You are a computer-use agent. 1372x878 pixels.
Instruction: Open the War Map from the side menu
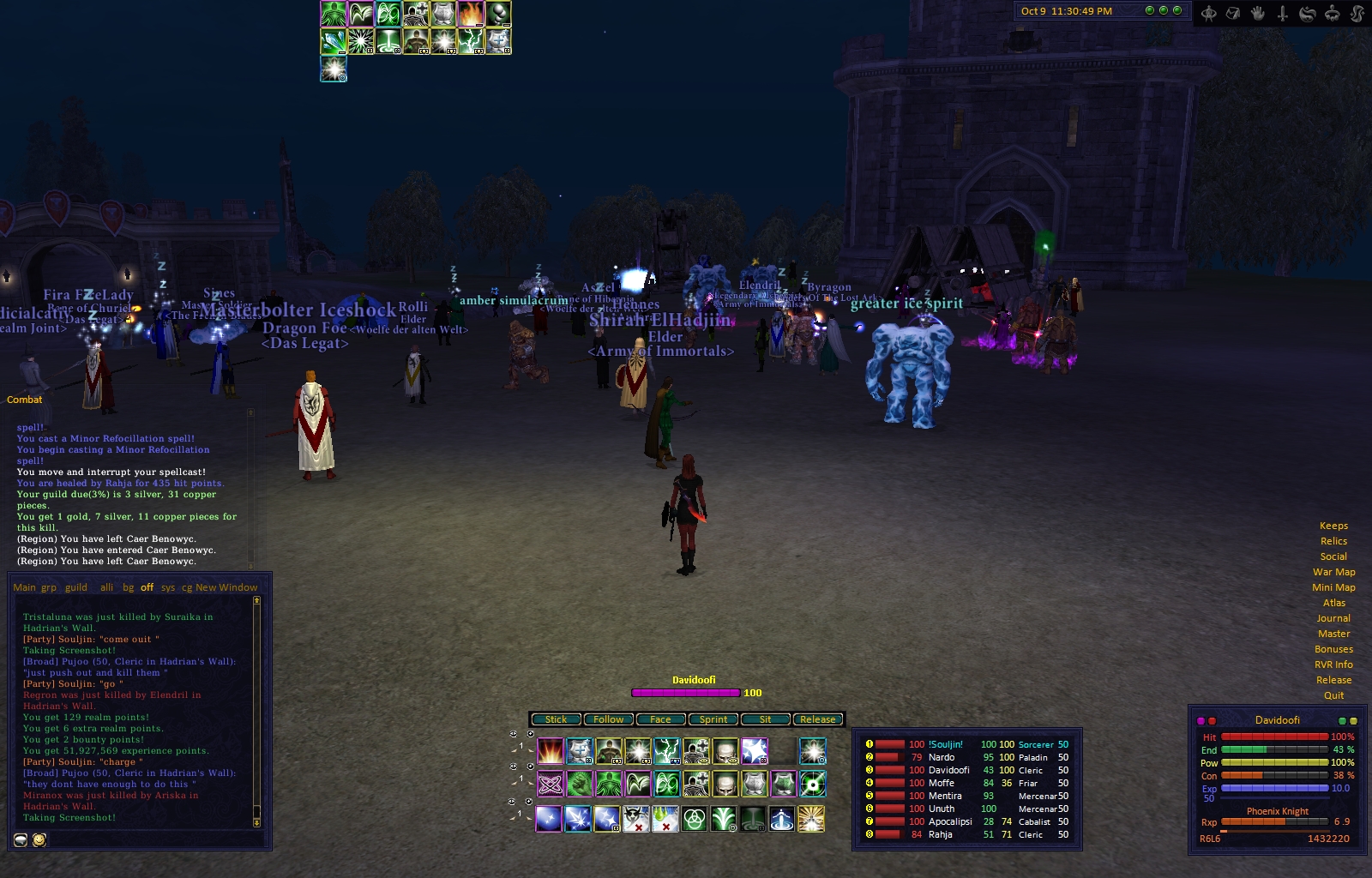1333,572
